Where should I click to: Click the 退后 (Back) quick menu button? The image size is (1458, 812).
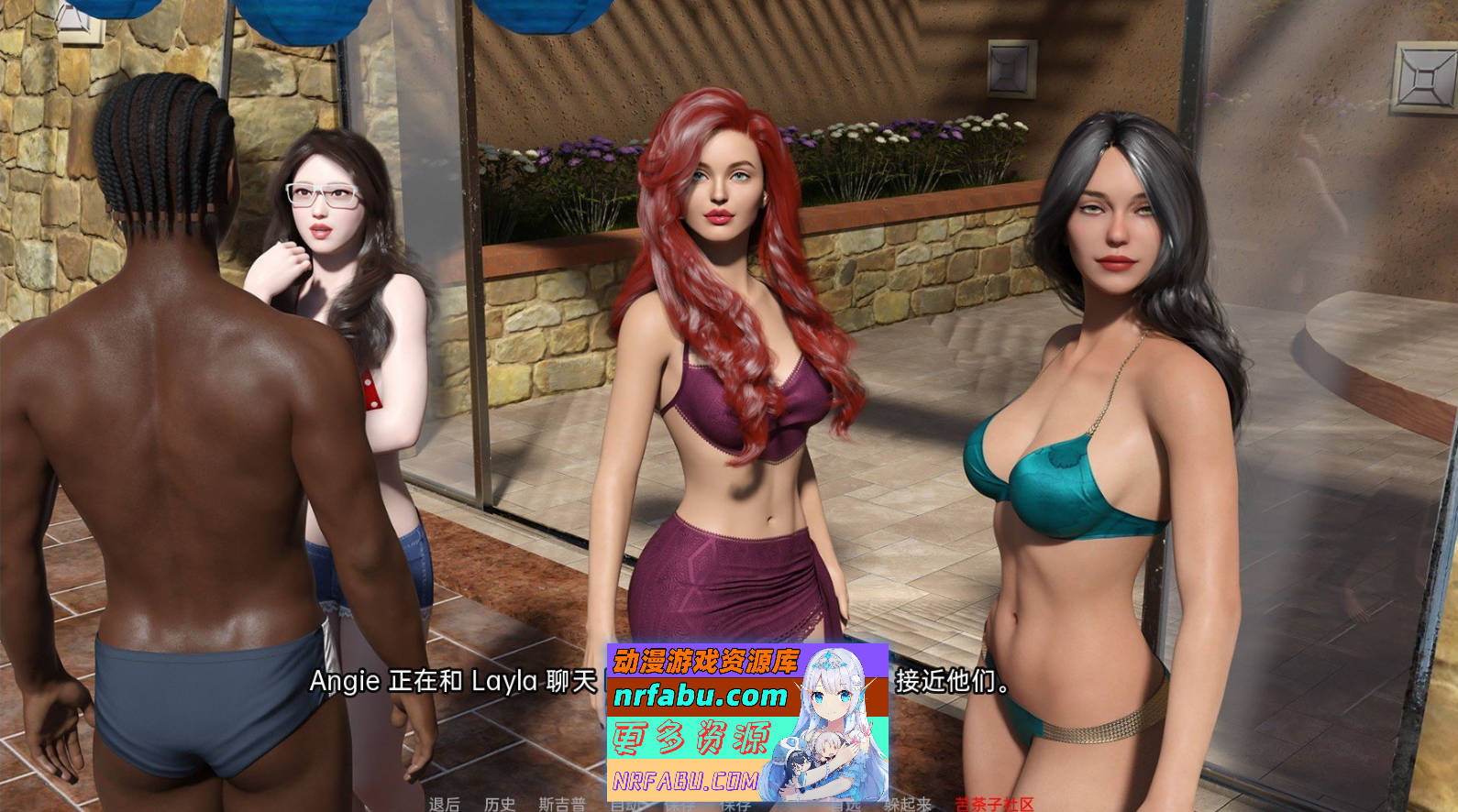[444, 804]
